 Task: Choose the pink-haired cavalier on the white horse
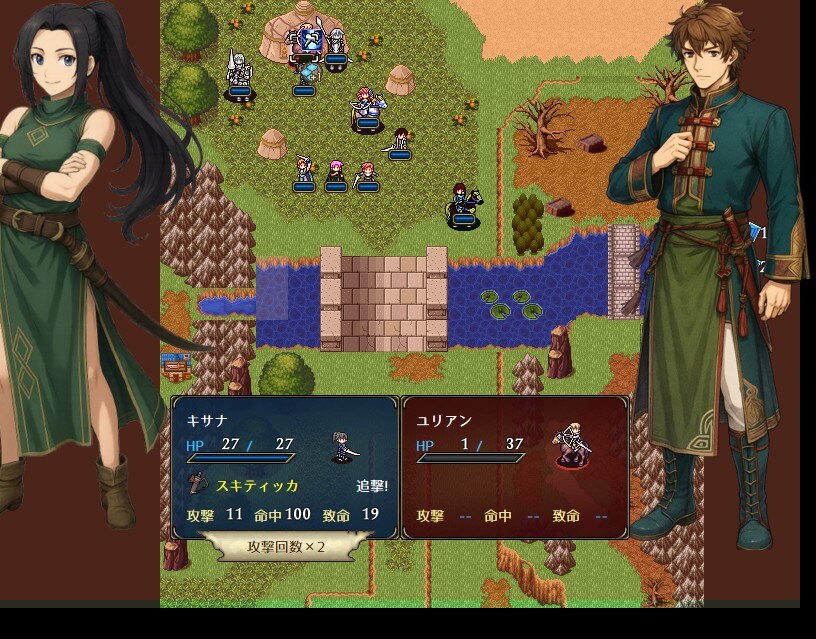pyautogui.click(x=367, y=108)
